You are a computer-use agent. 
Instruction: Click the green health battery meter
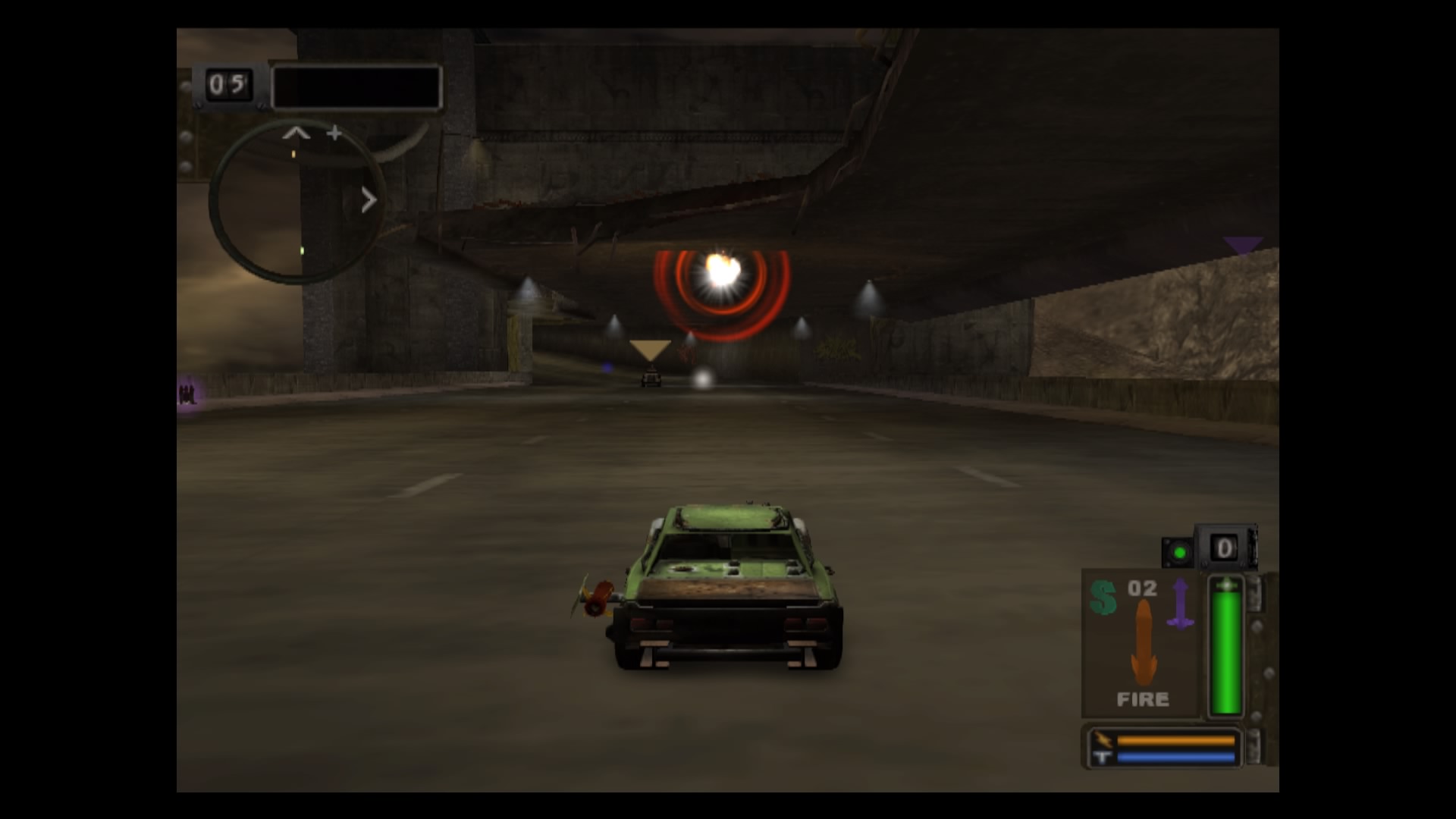point(1225,644)
